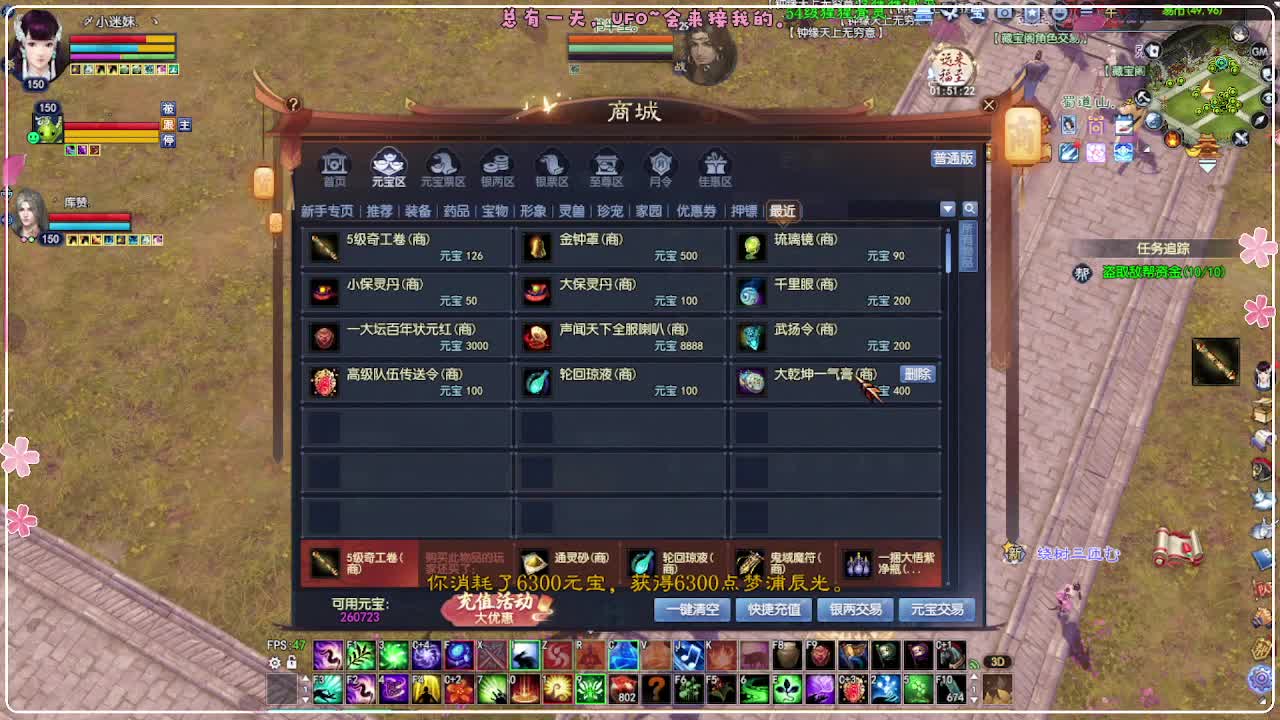Click 删除 next to 大乾坤一气膏
The image size is (1280, 720).
(918, 374)
